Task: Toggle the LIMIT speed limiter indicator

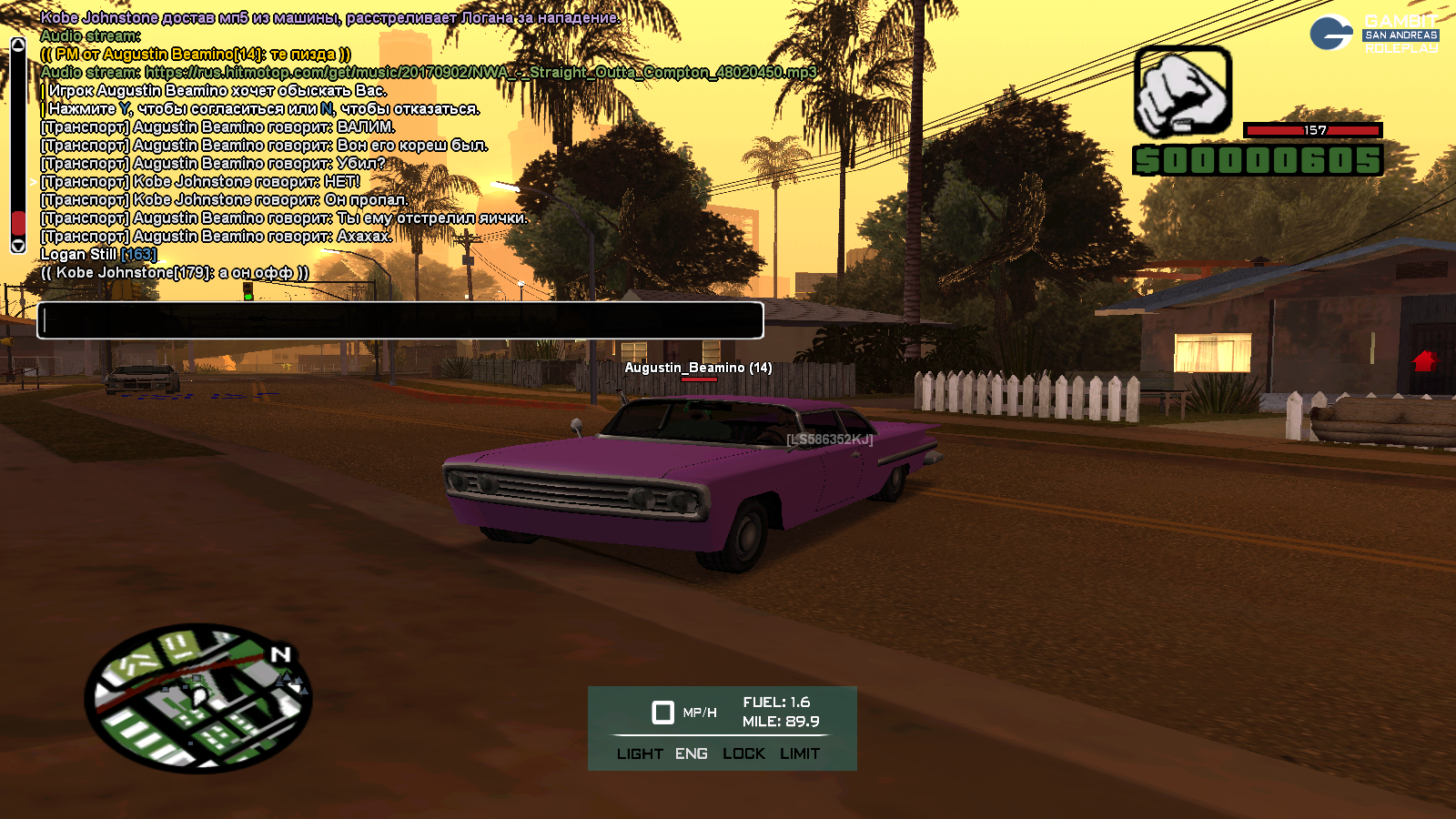Action: click(x=800, y=753)
